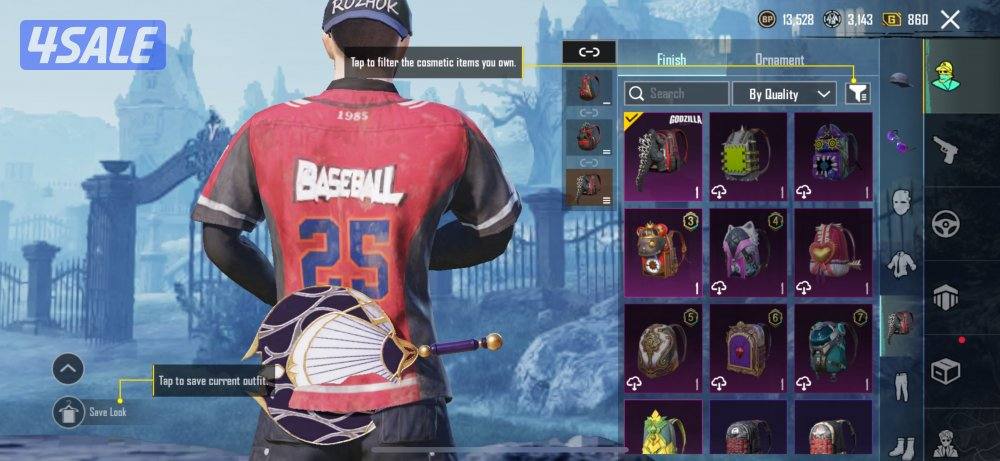
Task: Toggle the owned-items filter funnel
Action: pyautogui.click(x=857, y=93)
